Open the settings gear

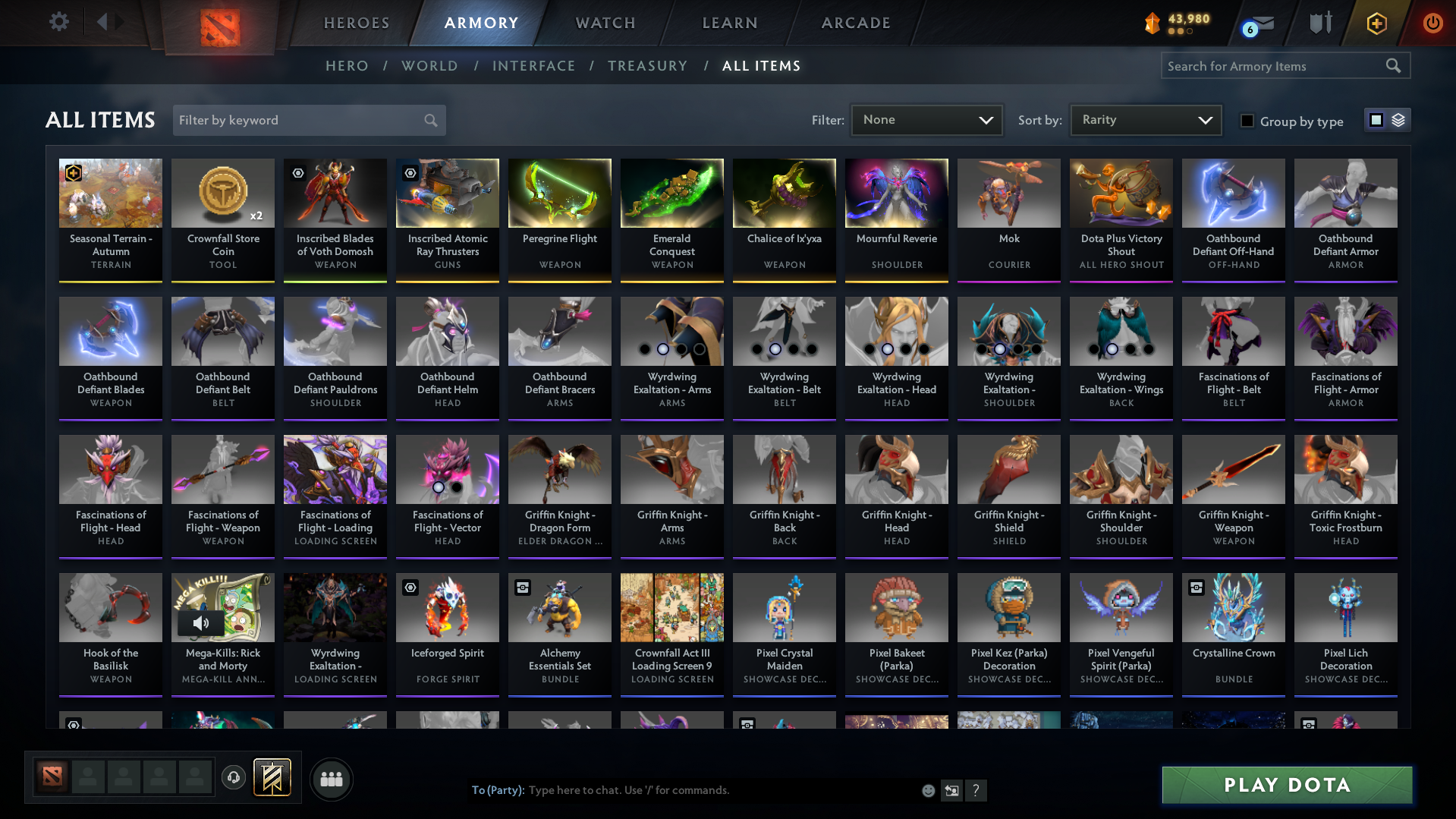pos(59,23)
